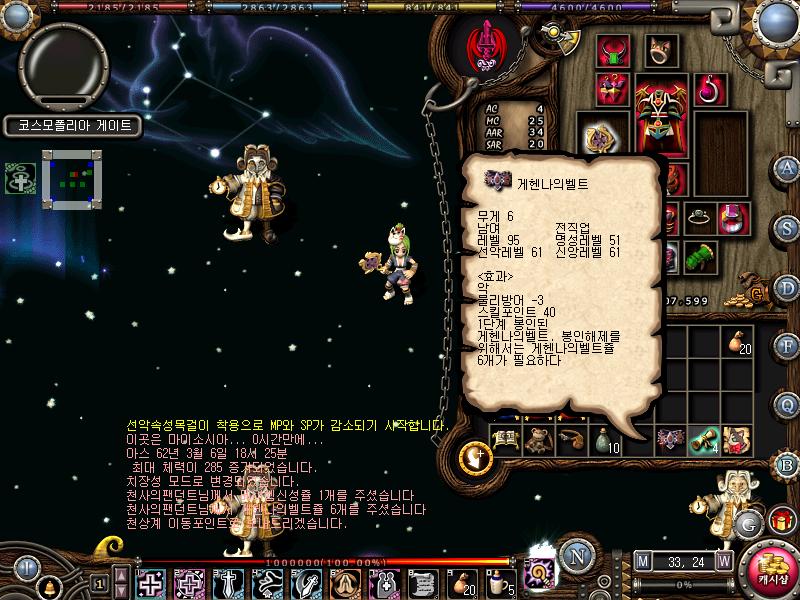The height and width of the screenshot is (600, 800).
Task: Click the small W button beside coordinates
Action: 723,561
